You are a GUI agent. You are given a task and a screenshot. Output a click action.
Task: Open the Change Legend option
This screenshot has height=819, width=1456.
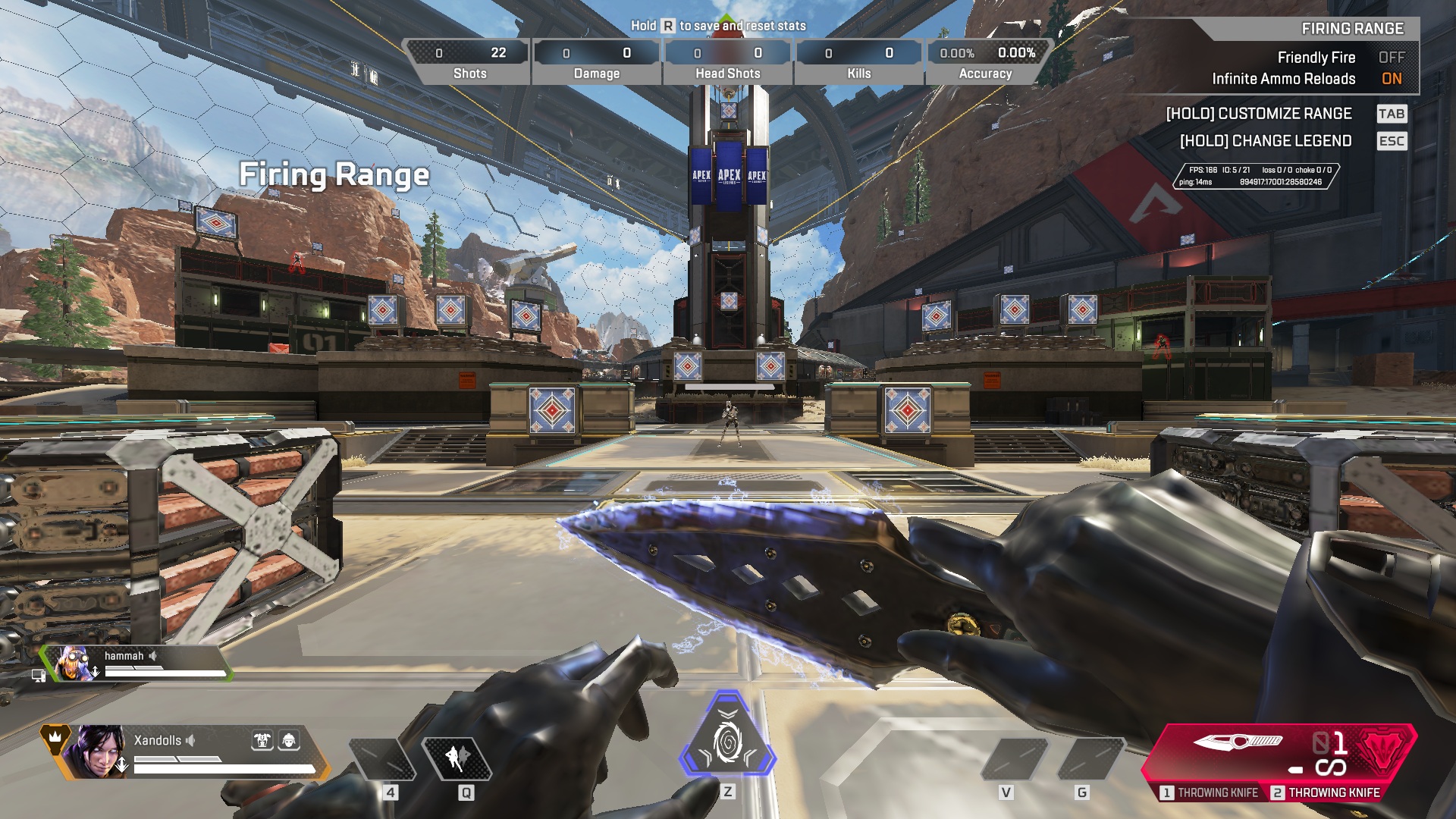click(1265, 141)
